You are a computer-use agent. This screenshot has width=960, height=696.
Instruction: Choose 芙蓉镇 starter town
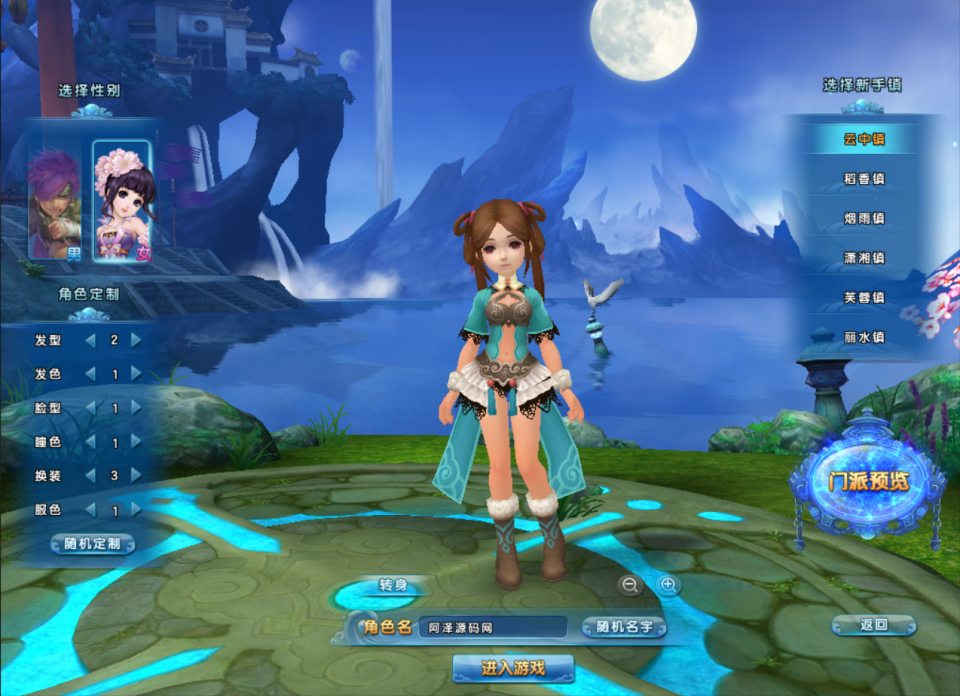863,298
